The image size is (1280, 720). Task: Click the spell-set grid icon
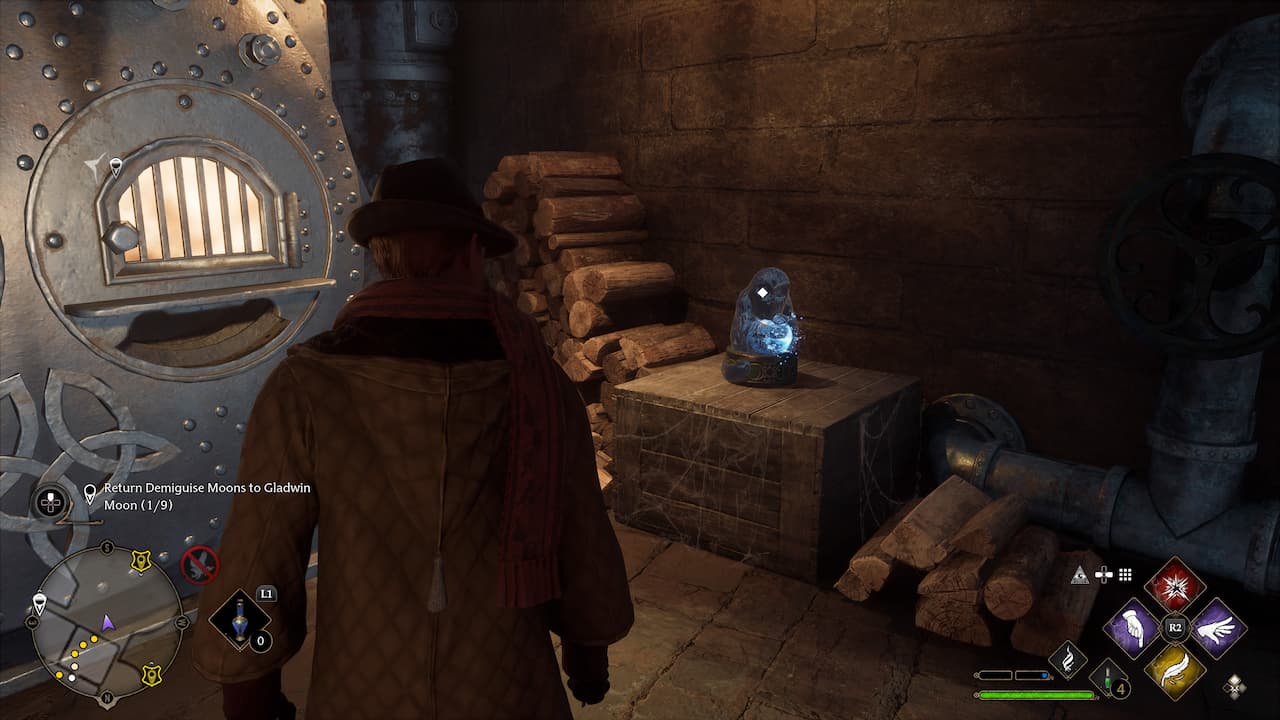pos(1125,574)
